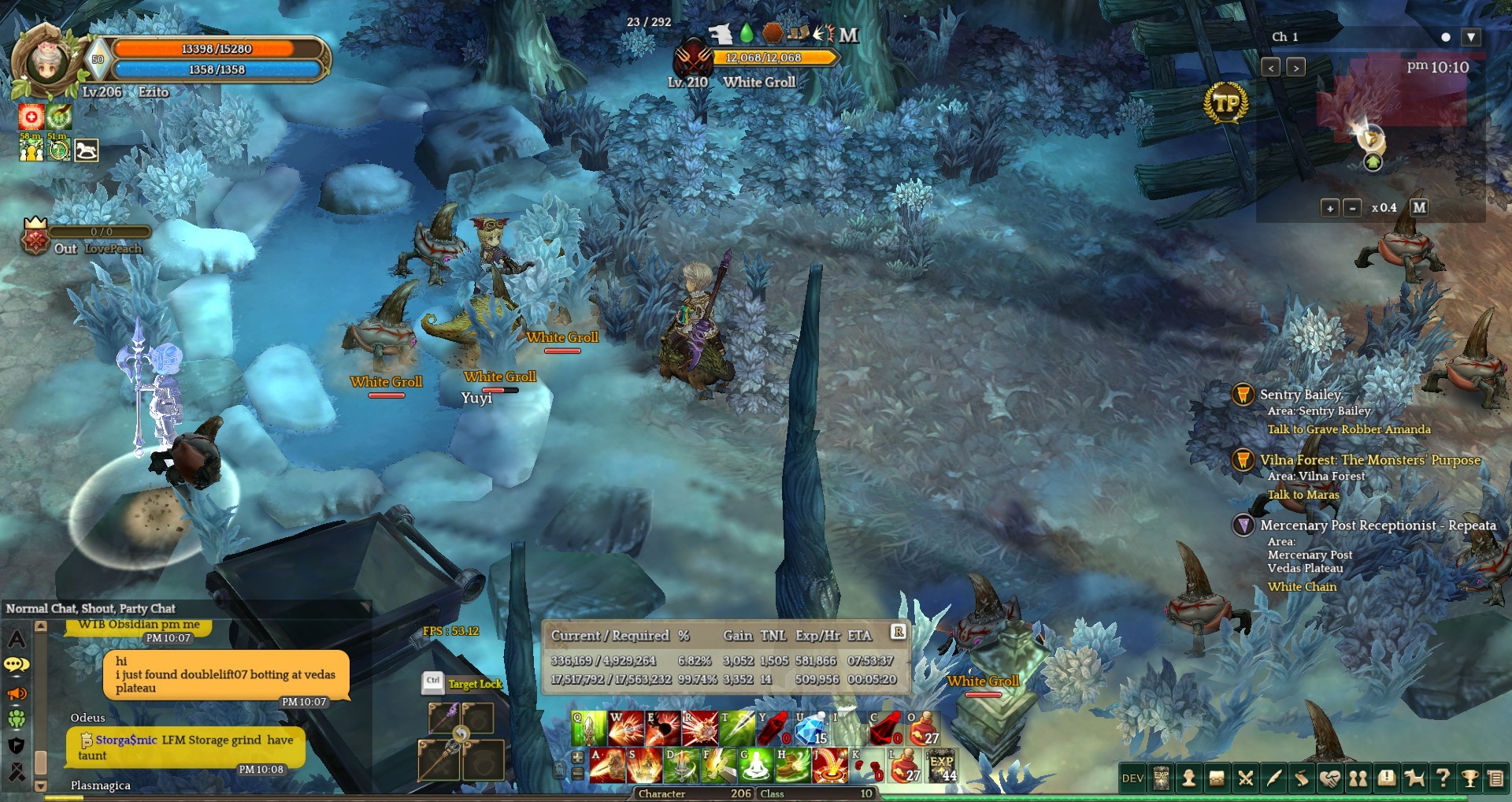Open the character info silhouette icon
Viewport: 1512px width, 802px height.
coord(1189,778)
